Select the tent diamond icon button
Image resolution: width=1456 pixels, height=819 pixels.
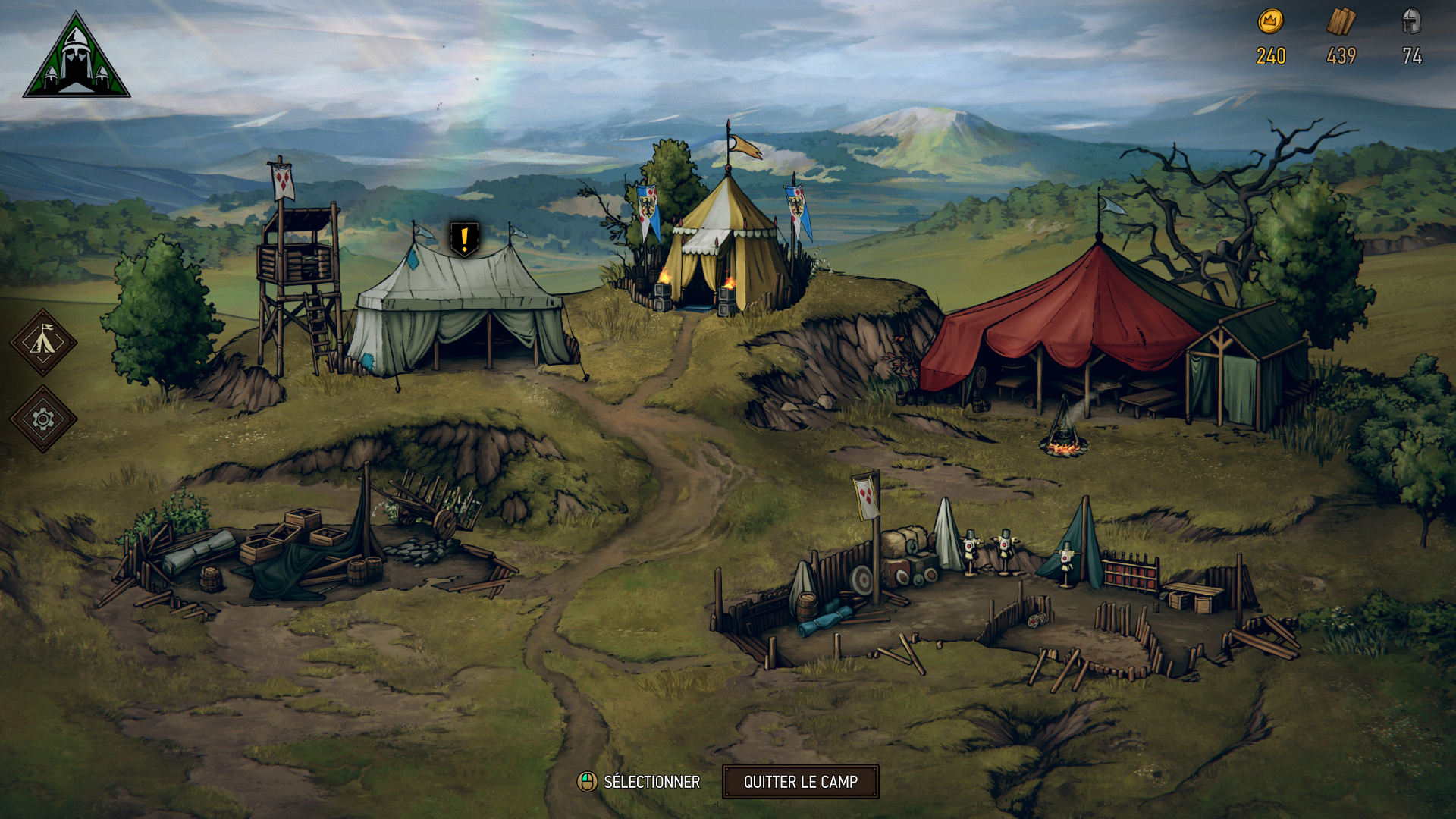point(43,343)
